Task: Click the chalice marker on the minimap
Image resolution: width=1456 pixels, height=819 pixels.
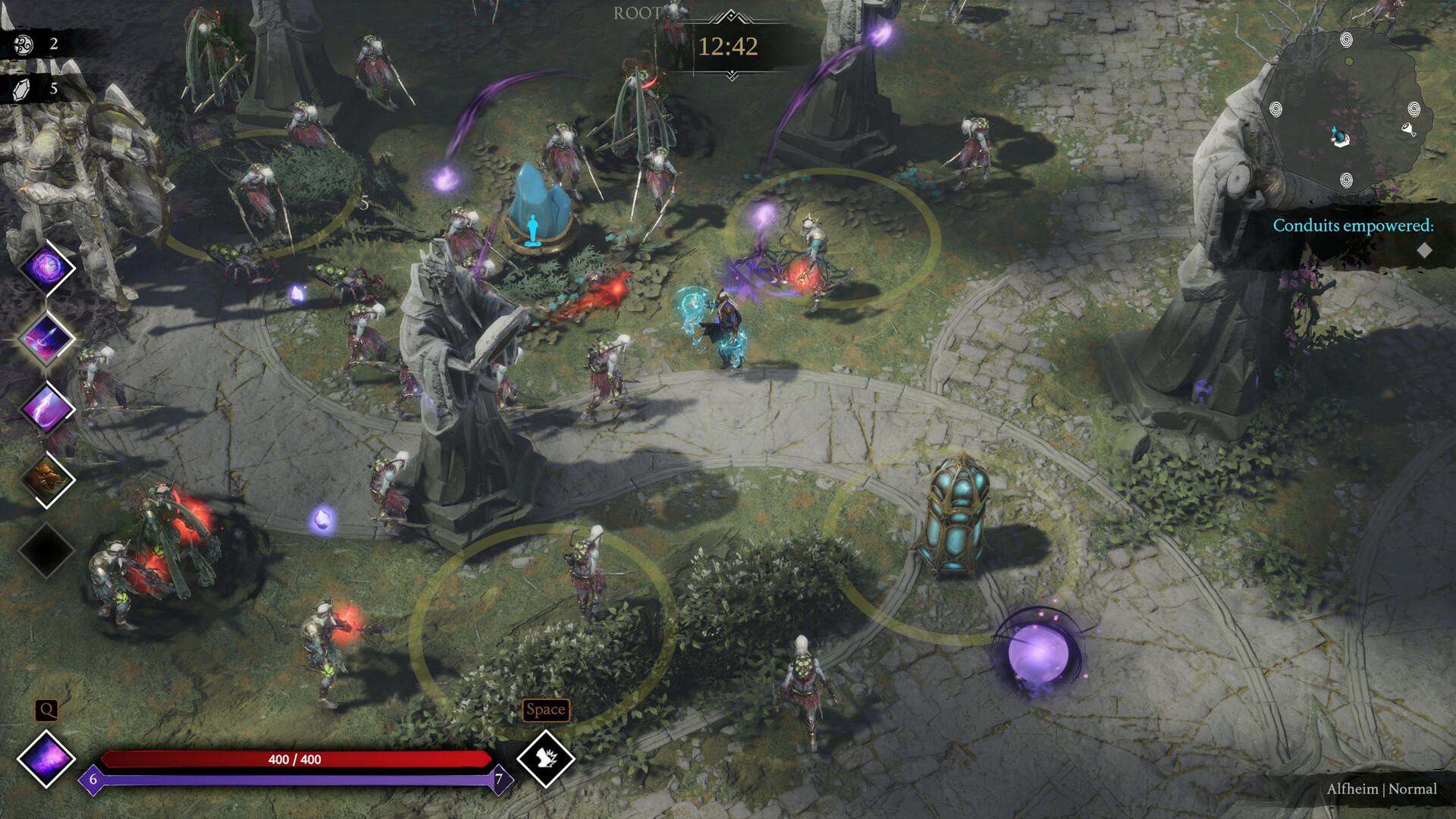Action: click(1409, 130)
